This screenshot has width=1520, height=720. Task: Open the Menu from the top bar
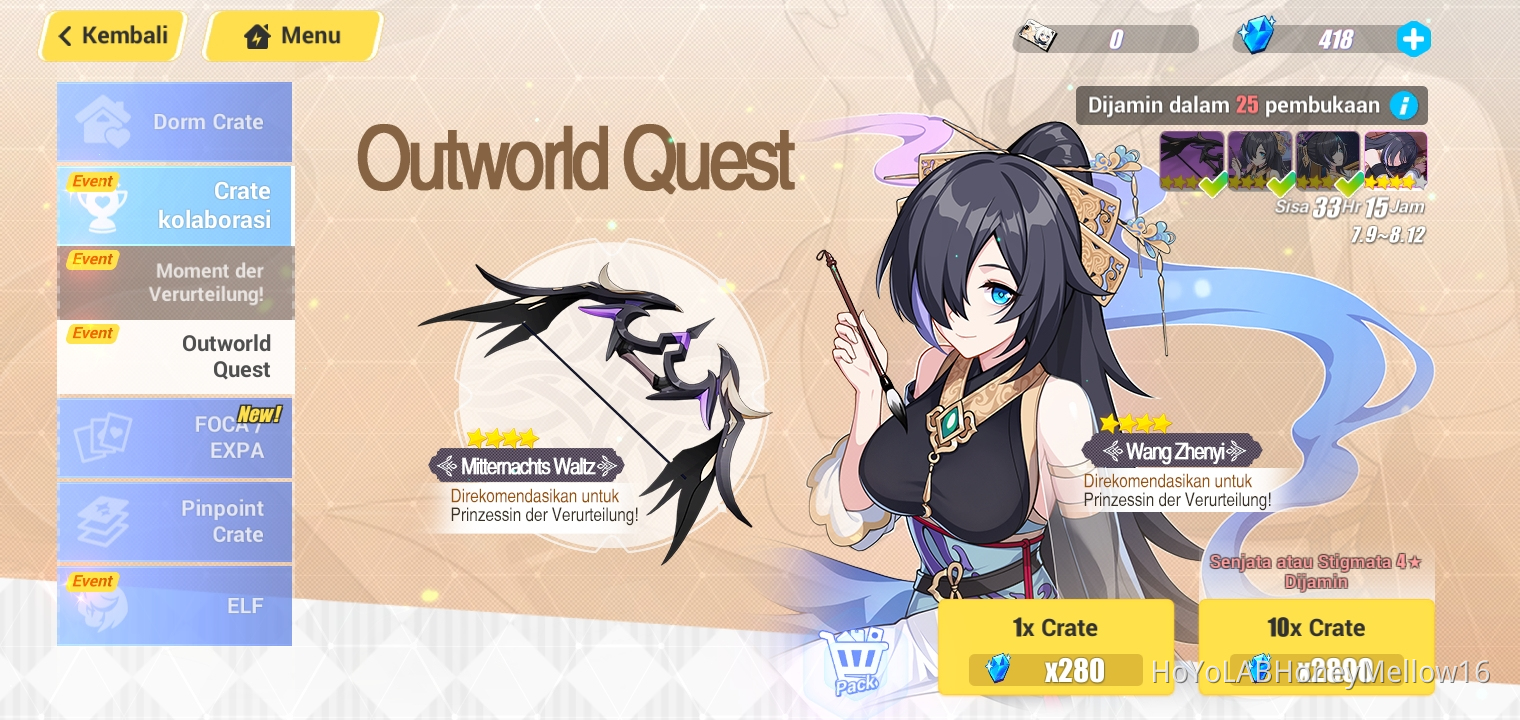[292, 35]
